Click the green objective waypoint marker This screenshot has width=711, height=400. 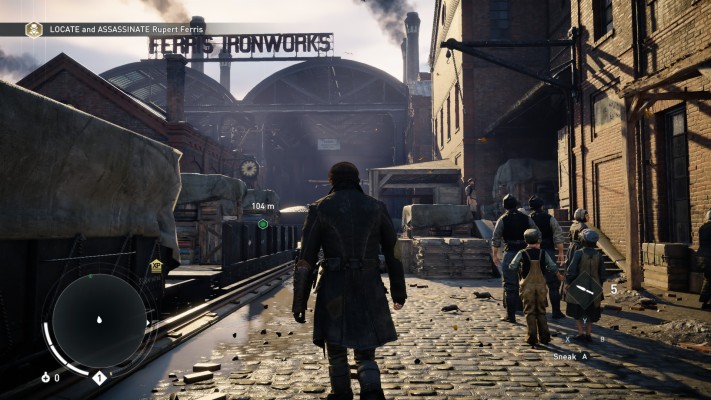coord(263,224)
